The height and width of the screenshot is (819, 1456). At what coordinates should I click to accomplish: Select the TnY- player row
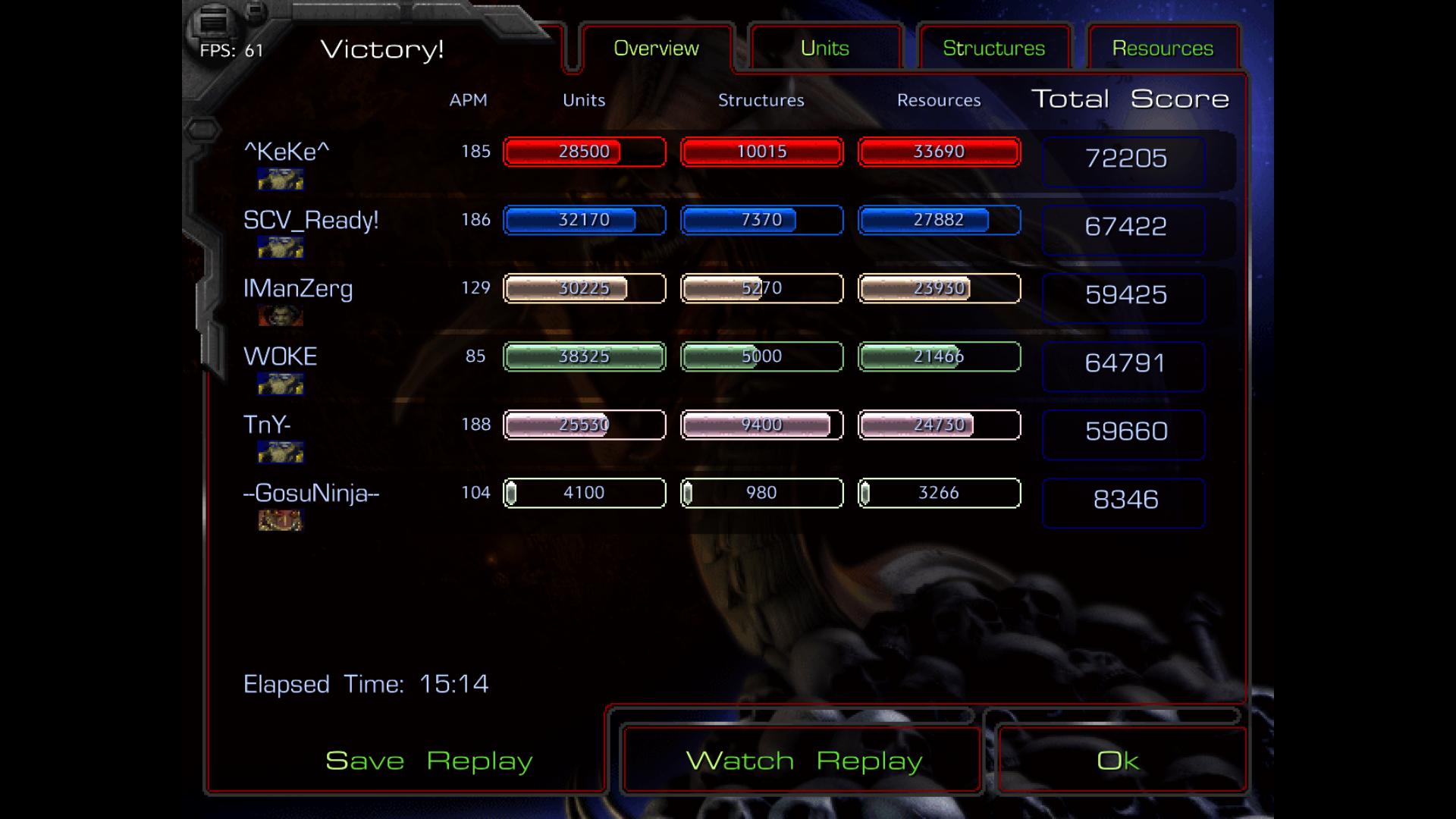coord(267,425)
